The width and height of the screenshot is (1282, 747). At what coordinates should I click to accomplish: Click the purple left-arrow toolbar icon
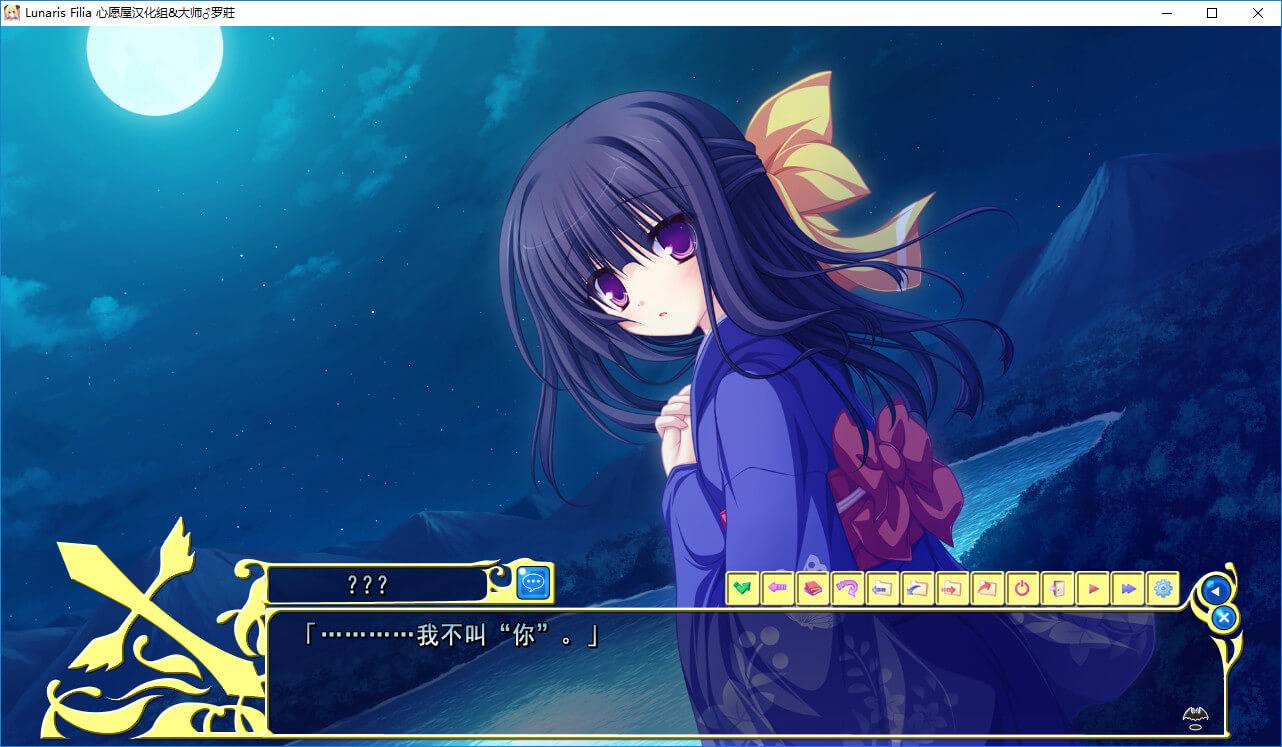coord(777,588)
